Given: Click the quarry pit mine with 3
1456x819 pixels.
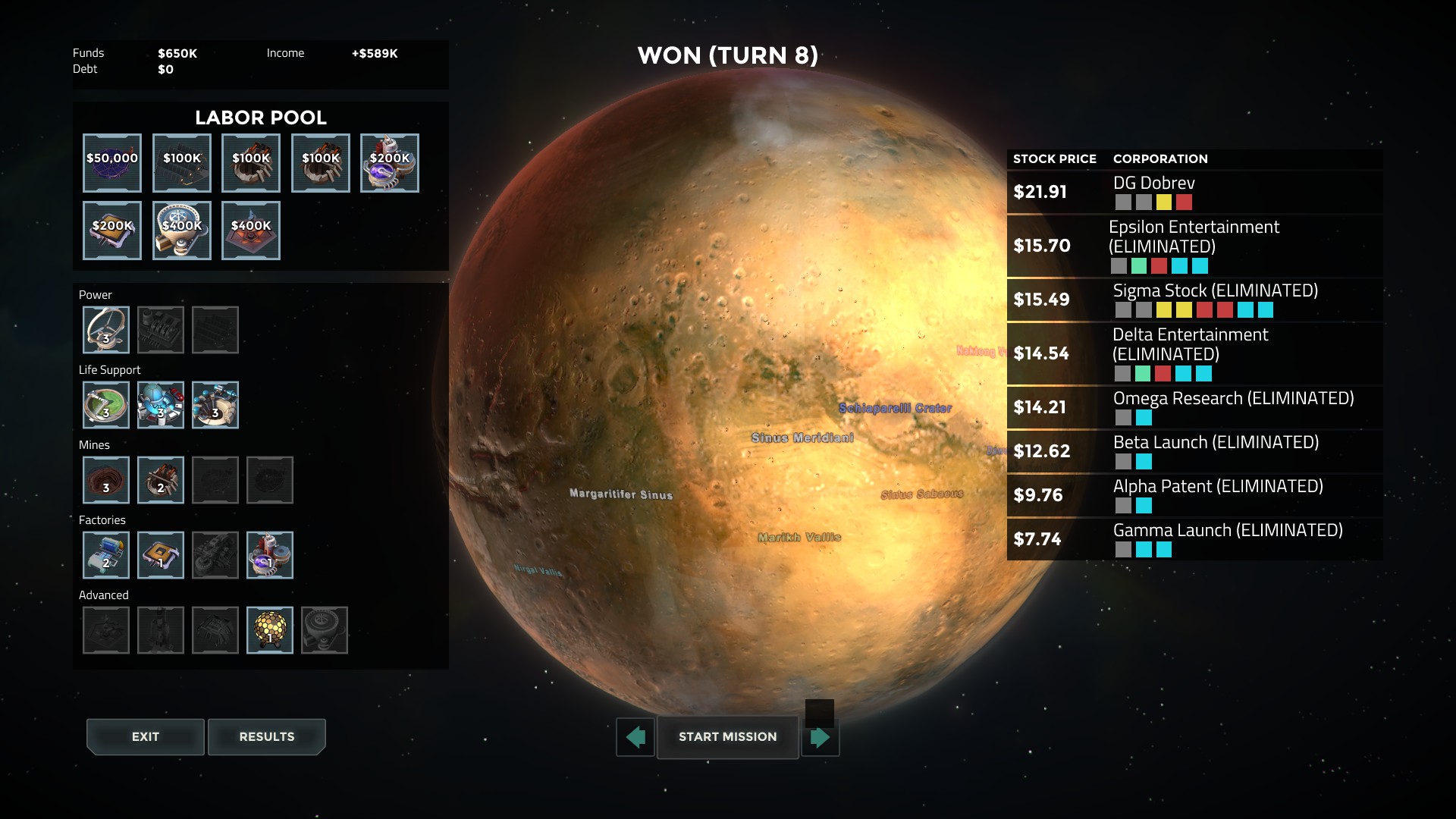Looking at the screenshot, I should pos(106,480).
